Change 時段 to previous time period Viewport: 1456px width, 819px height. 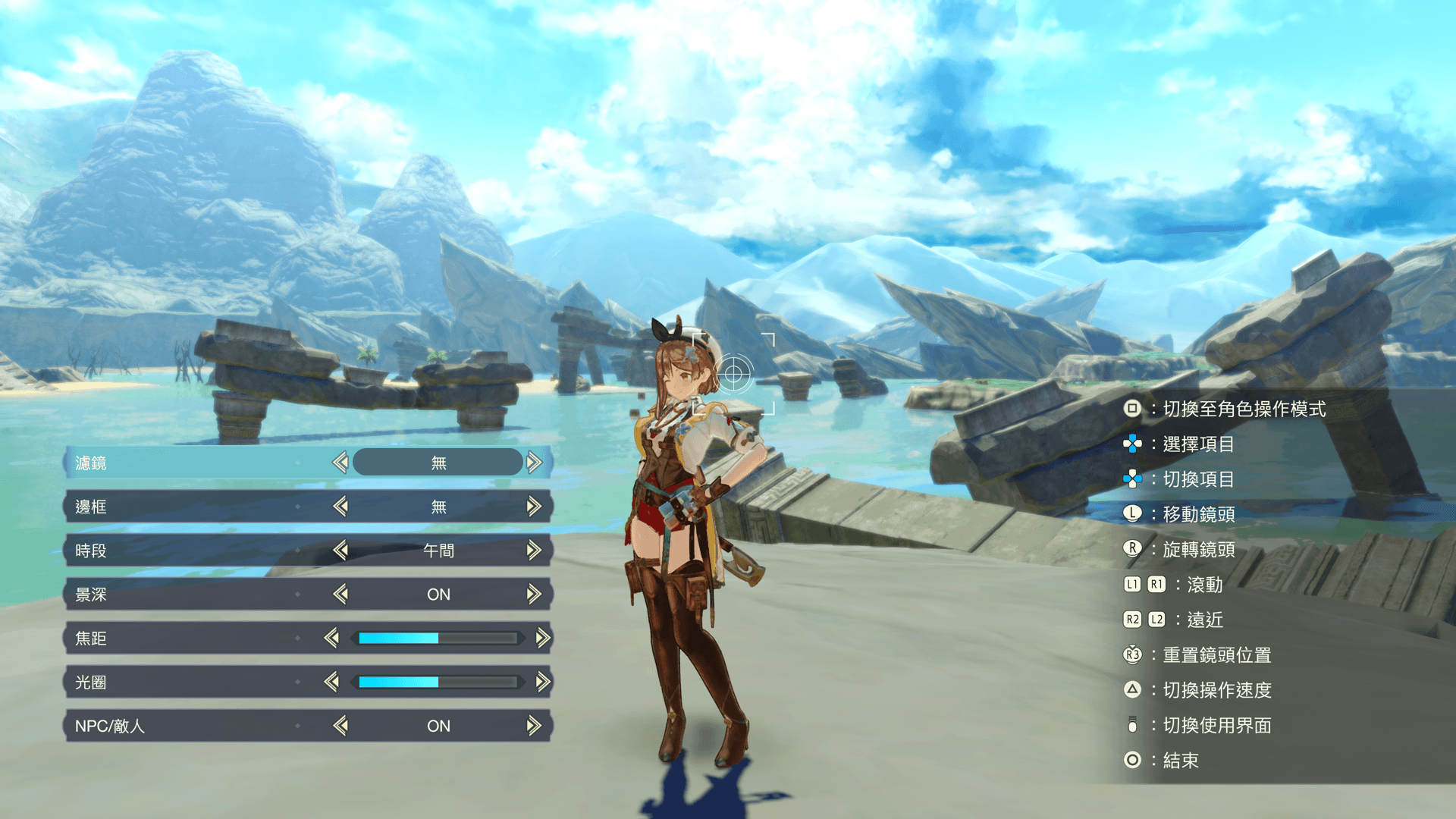(340, 550)
